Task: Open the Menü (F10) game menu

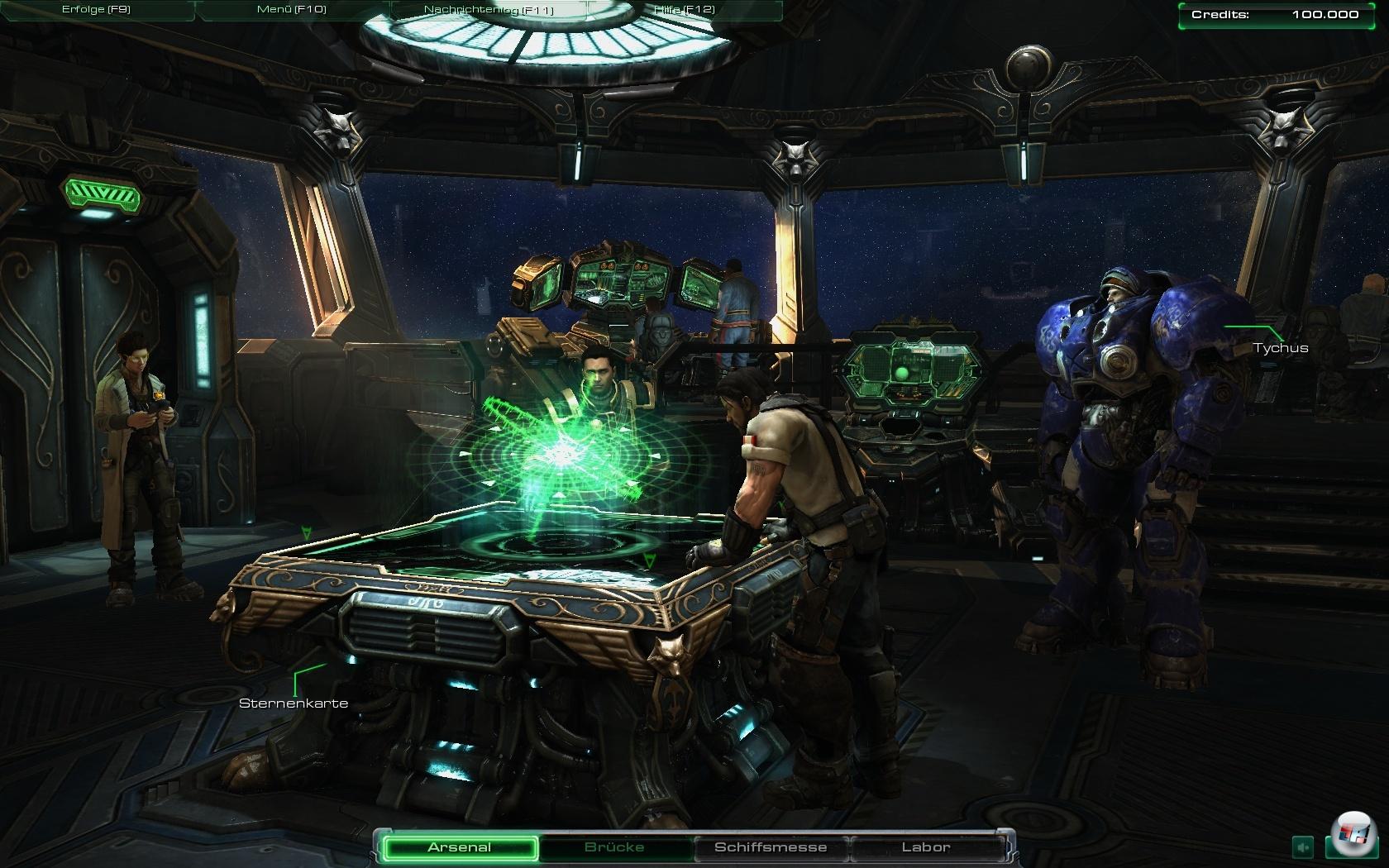Action: 292,10
